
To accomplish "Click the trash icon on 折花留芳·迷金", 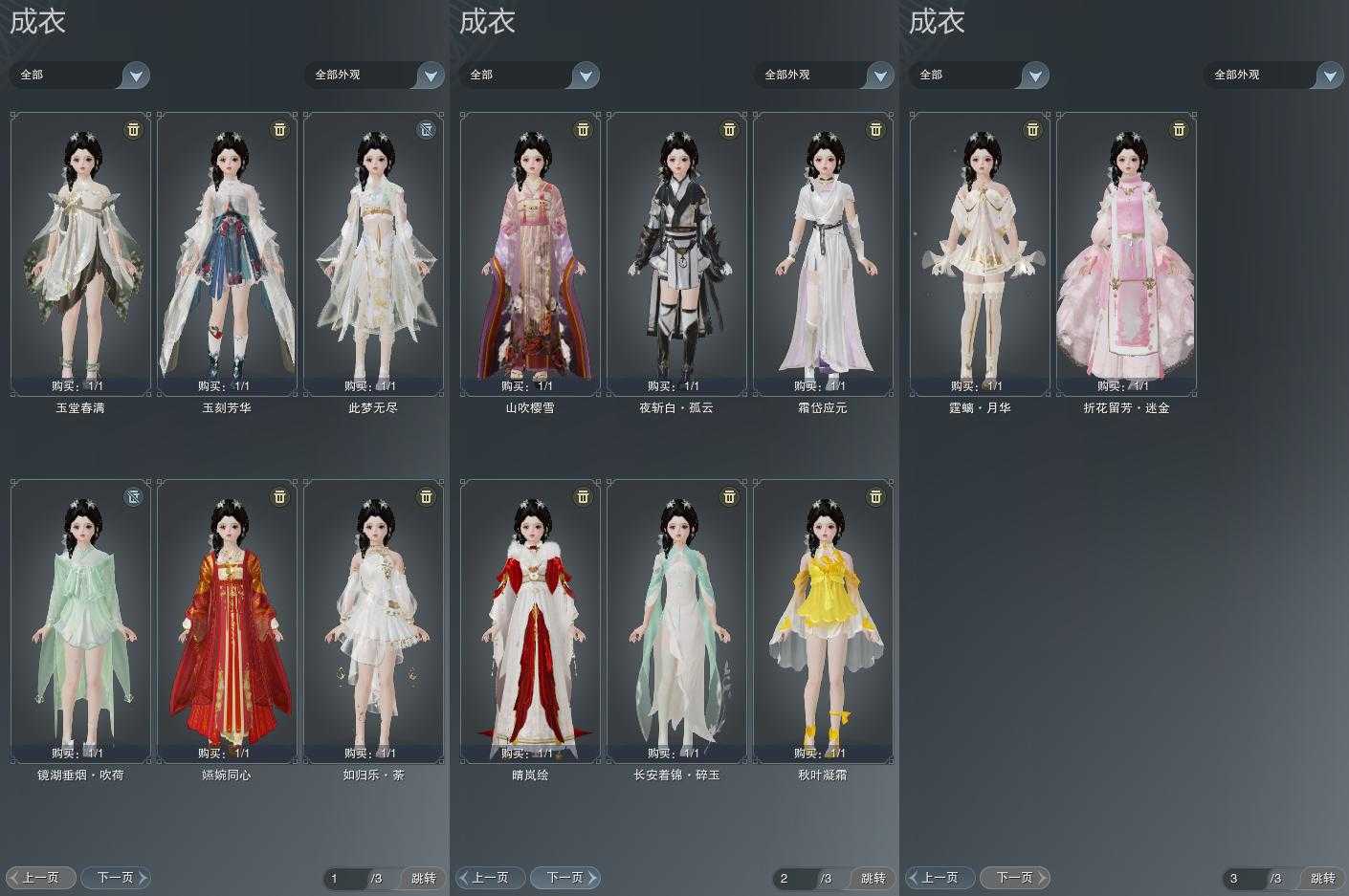I will click(1179, 129).
